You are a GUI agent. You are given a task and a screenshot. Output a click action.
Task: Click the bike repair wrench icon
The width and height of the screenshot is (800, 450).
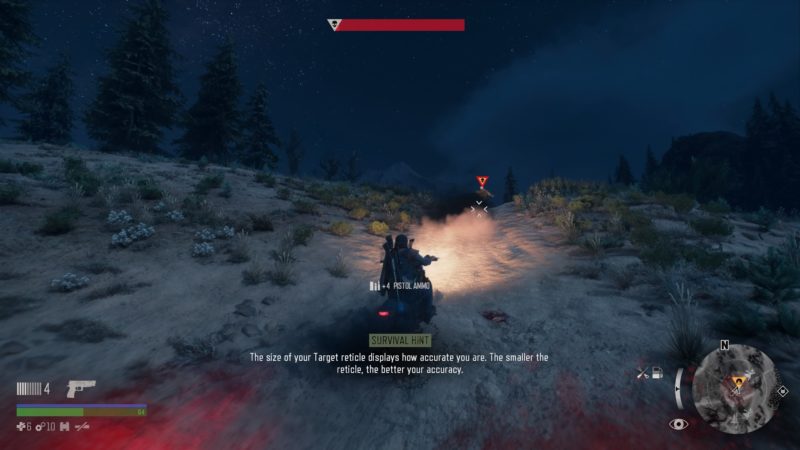pos(643,374)
